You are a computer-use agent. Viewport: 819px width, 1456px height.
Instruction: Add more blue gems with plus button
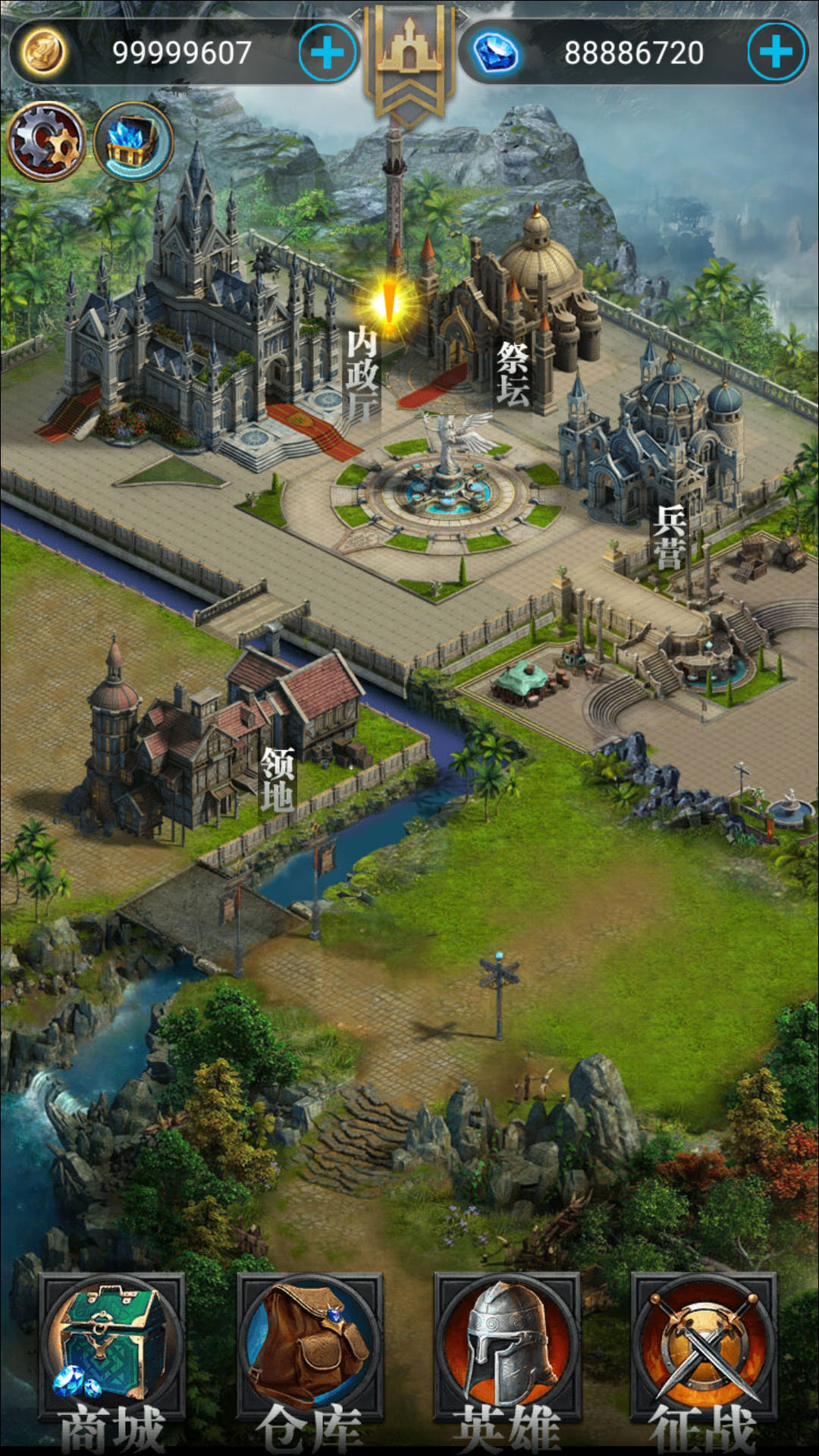pyautogui.click(x=776, y=52)
